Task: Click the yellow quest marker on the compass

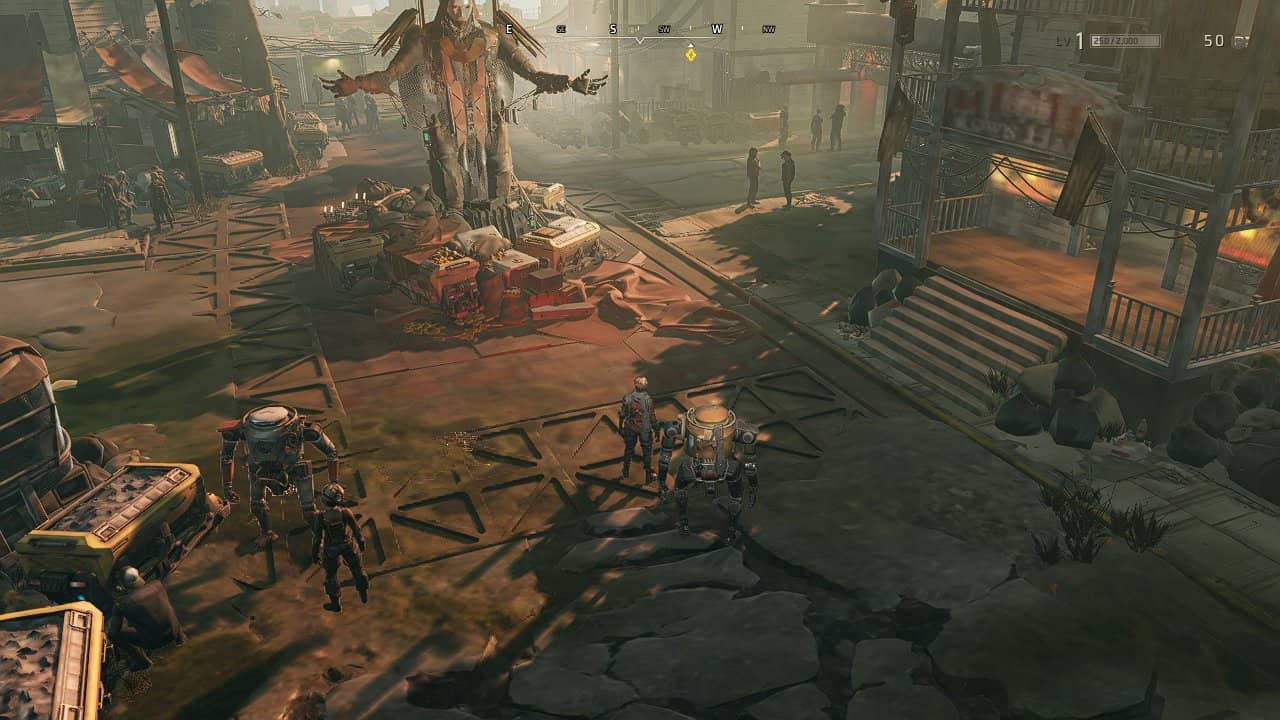Action: tap(690, 54)
